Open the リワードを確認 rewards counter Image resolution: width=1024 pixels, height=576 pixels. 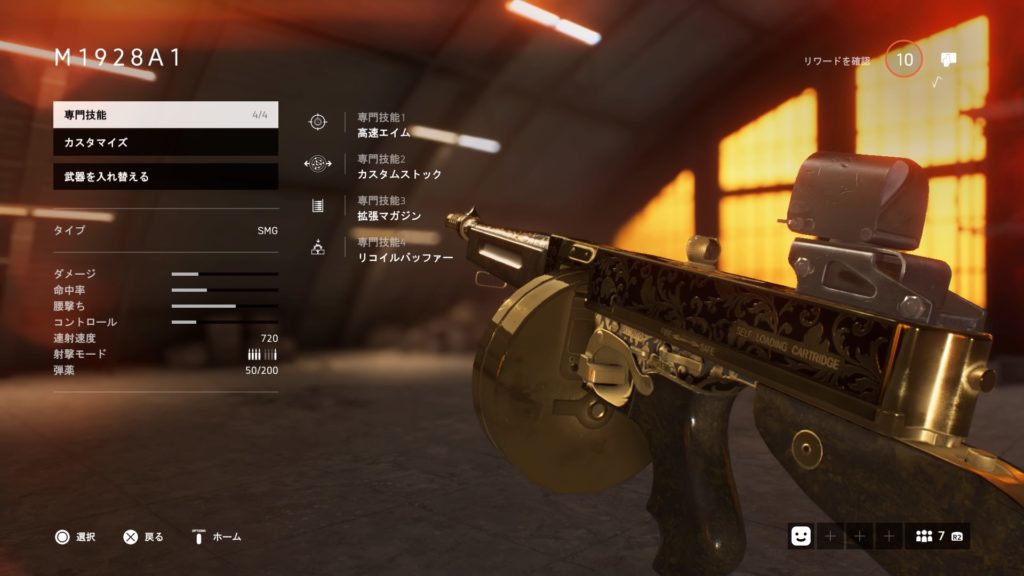[x=904, y=60]
